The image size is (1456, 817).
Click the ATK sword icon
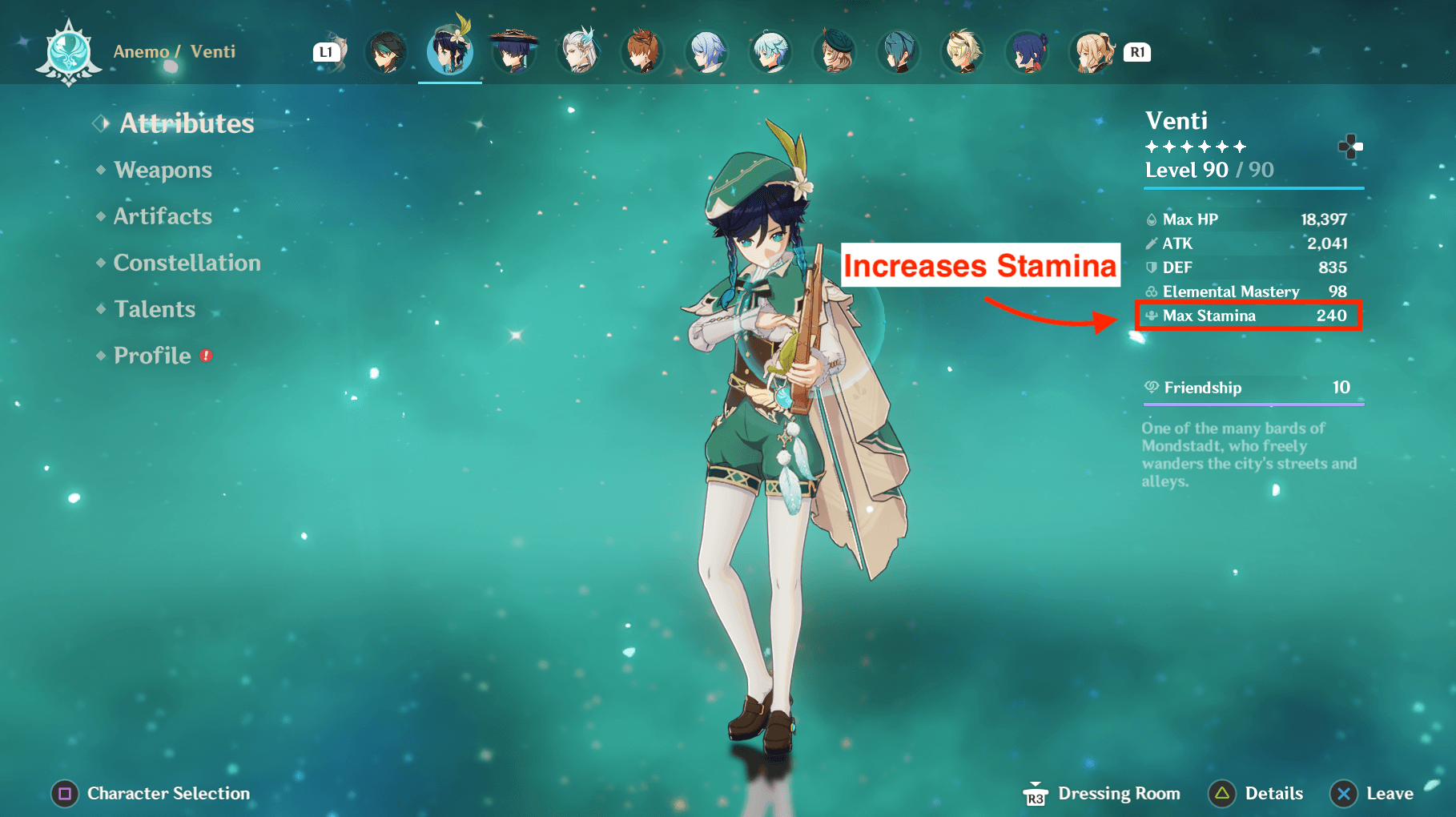pos(1151,243)
